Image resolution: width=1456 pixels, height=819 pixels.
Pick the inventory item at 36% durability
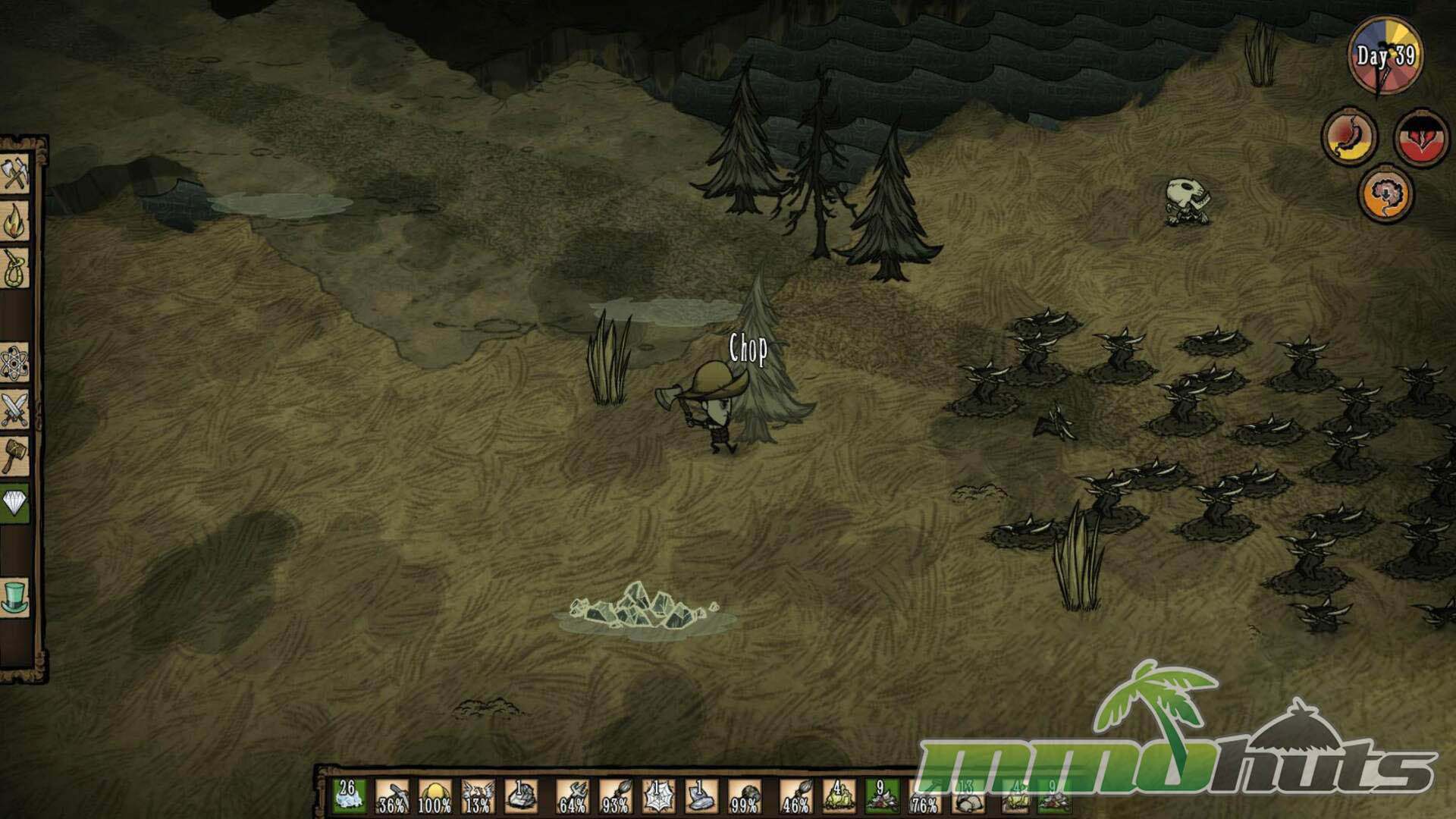pyautogui.click(x=392, y=796)
